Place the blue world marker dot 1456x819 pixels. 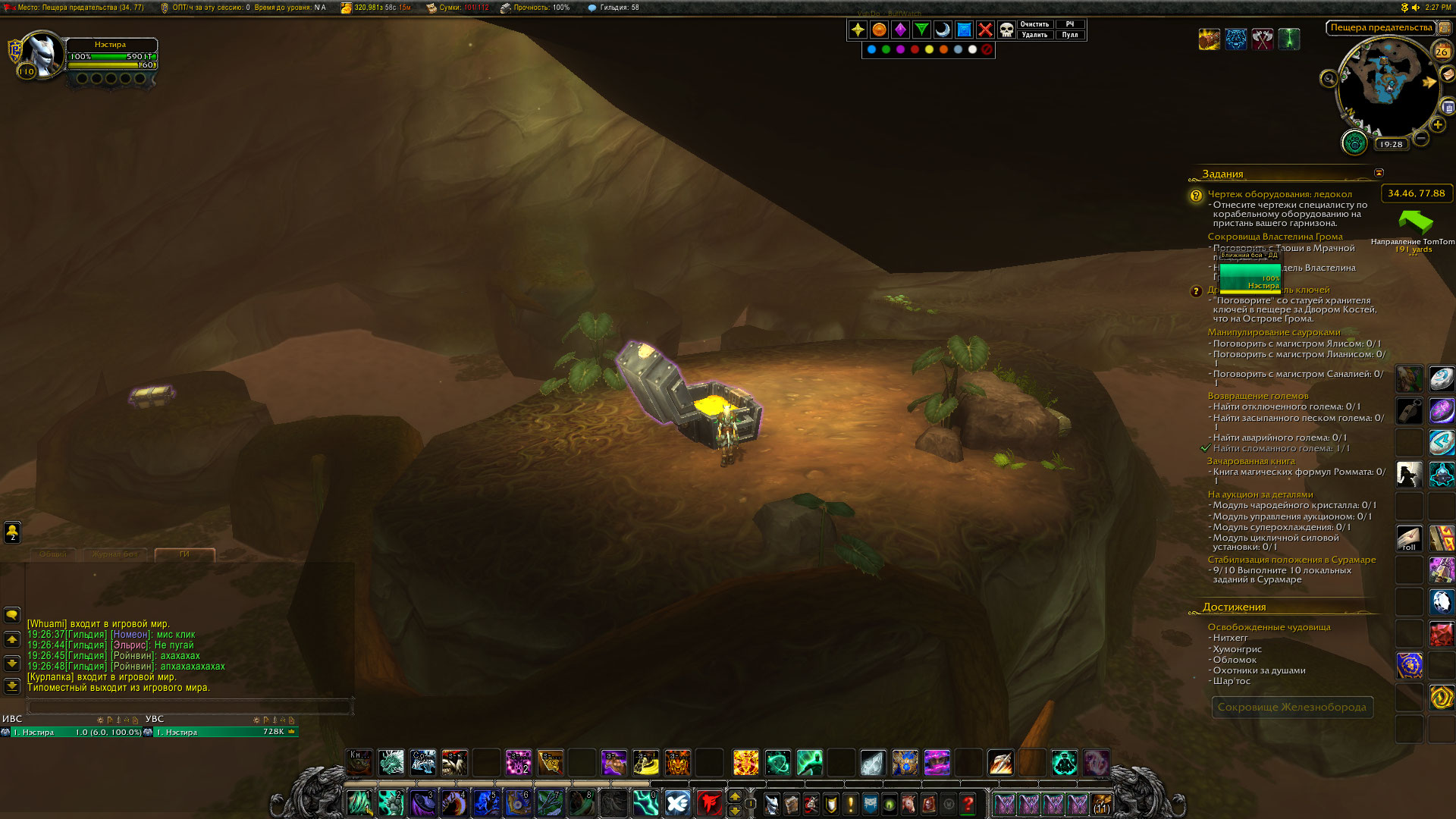click(871, 50)
